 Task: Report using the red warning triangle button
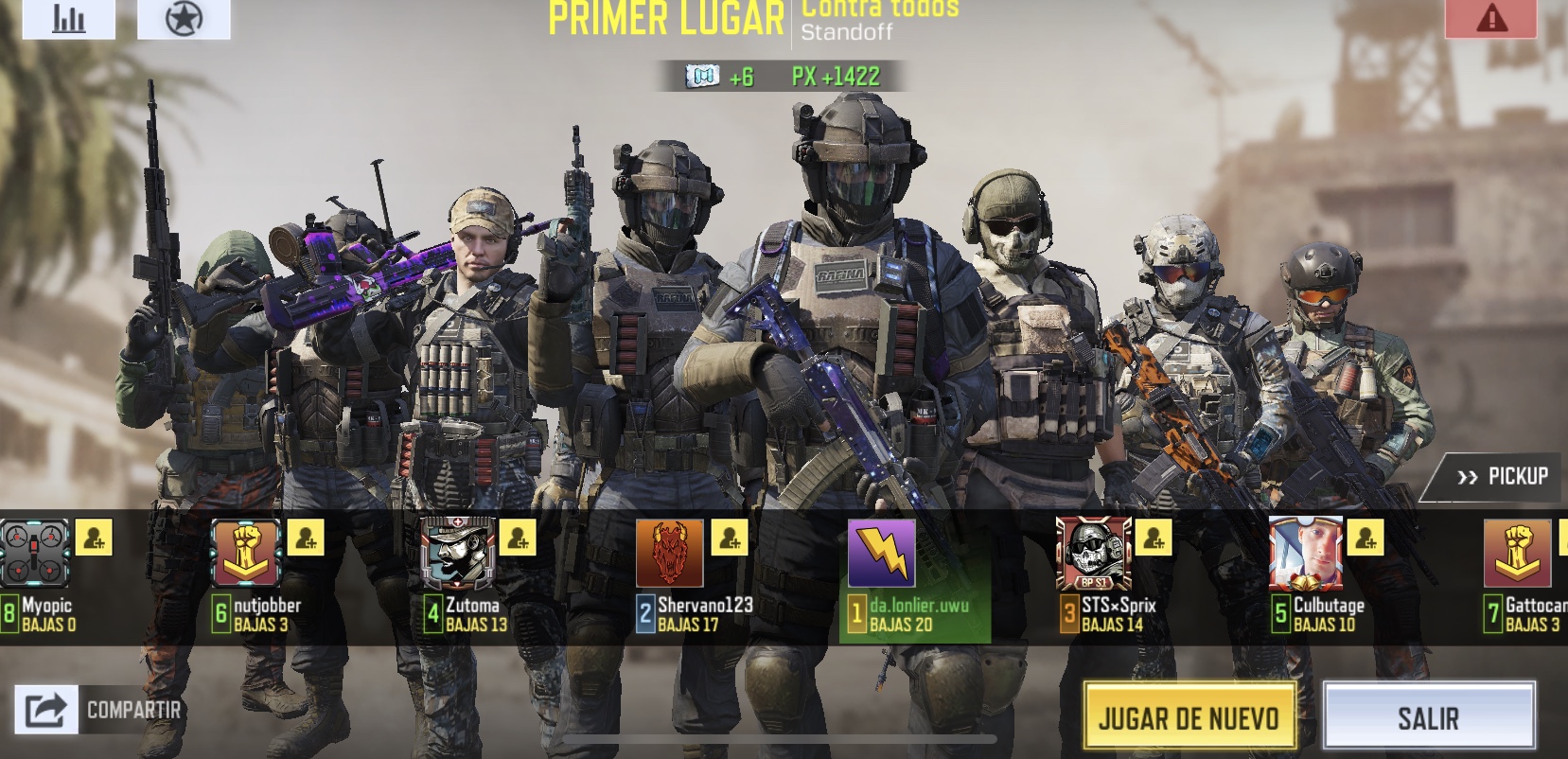[1490, 18]
